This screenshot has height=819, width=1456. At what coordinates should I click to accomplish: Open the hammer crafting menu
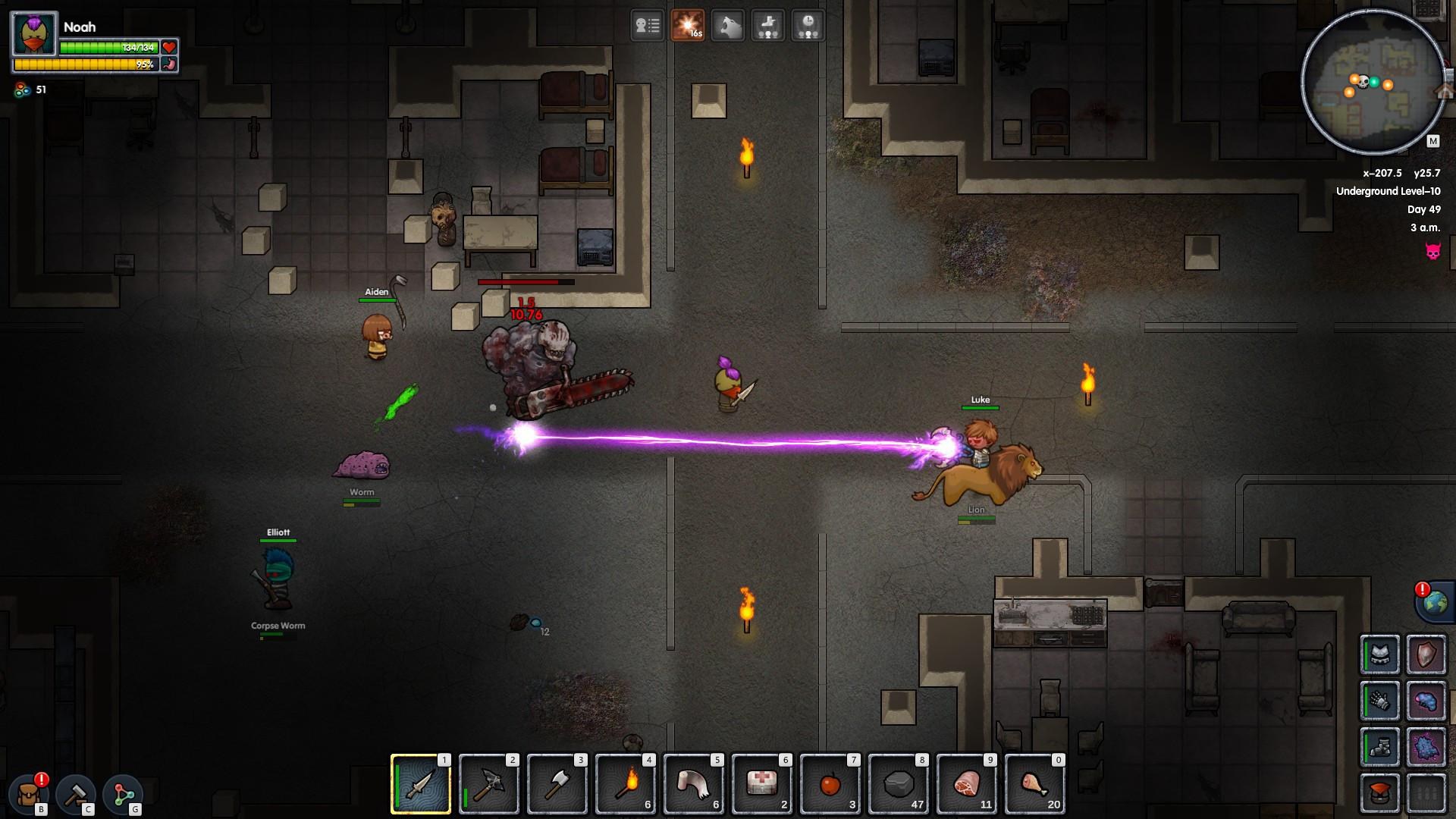click(76, 794)
